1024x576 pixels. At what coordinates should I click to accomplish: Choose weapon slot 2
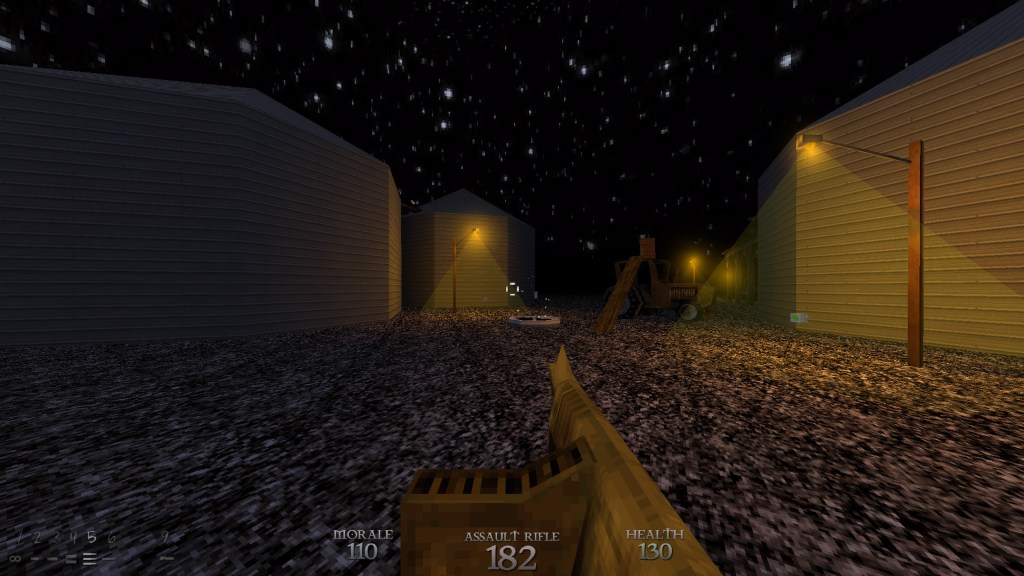click(x=35, y=538)
